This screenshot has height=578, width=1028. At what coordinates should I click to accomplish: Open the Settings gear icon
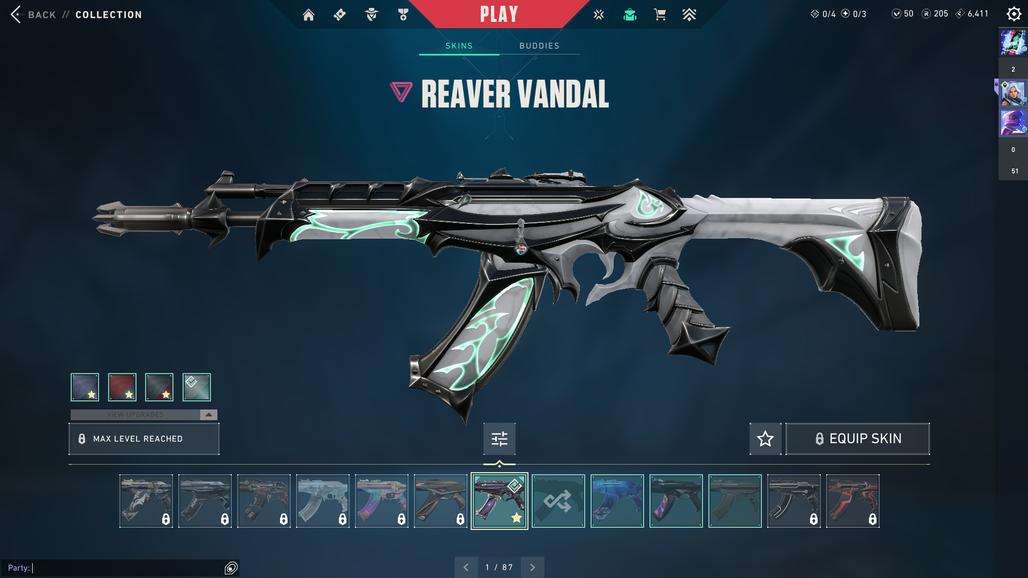tap(1013, 14)
